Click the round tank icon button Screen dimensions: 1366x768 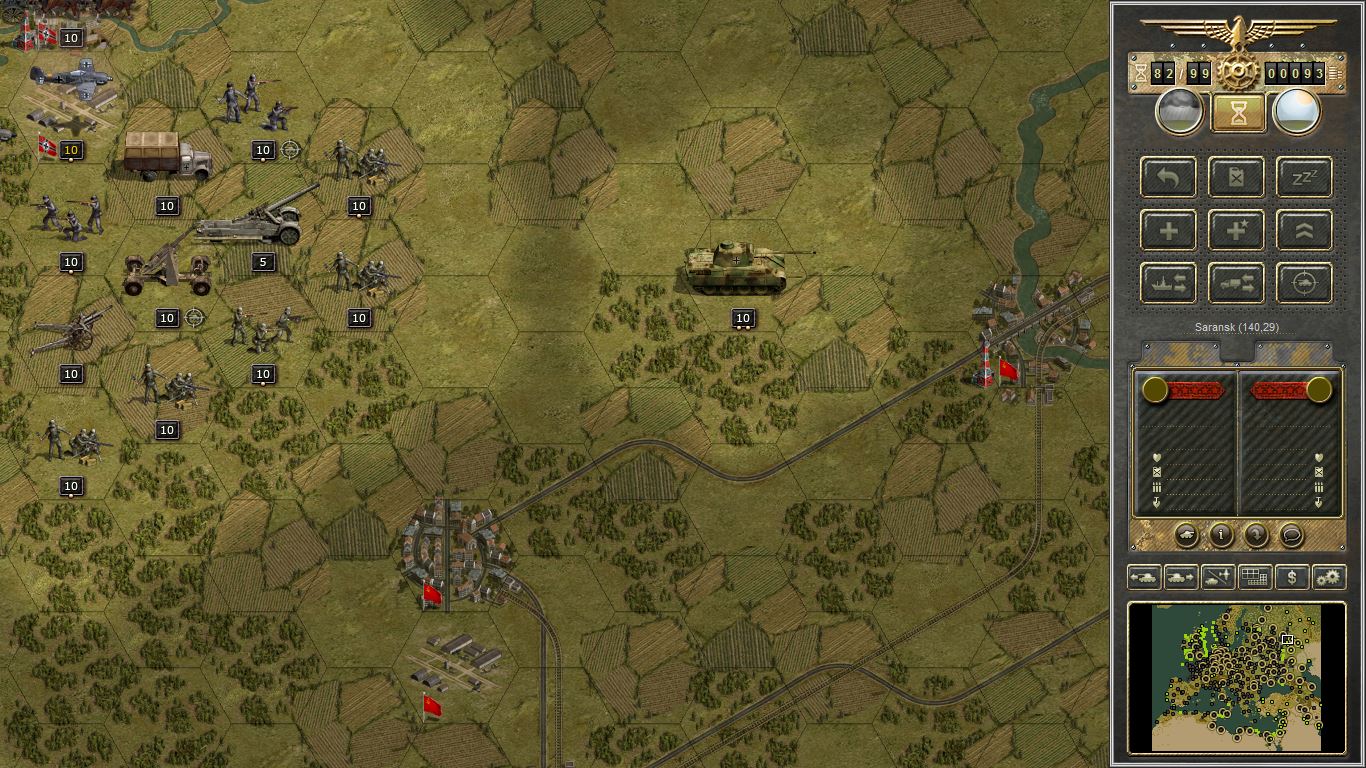coord(1186,535)
